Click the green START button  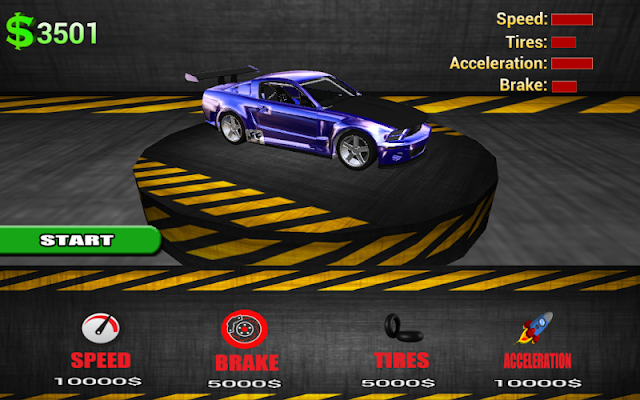pyautogui.click(x=77, y=240)
